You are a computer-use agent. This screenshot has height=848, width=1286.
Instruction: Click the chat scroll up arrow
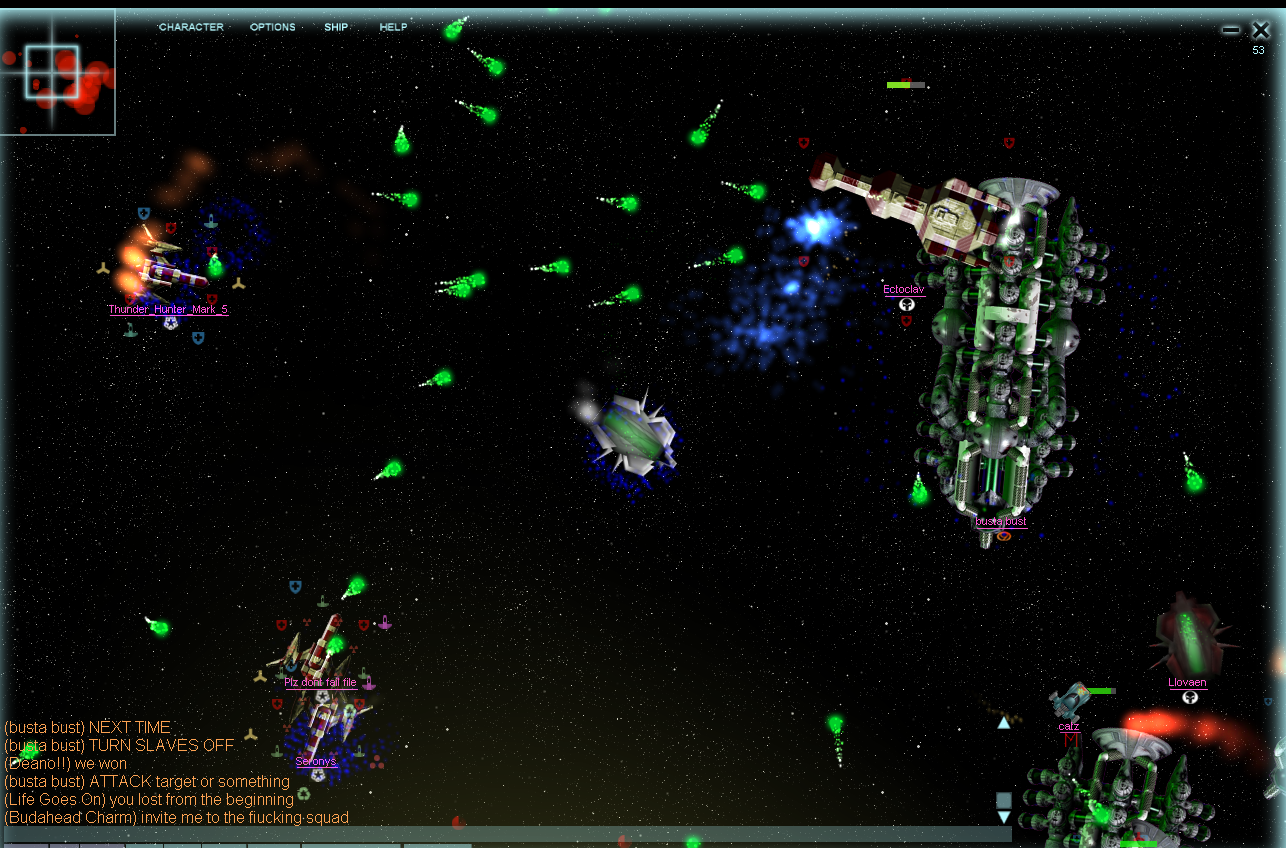[x=1004, y=722]
